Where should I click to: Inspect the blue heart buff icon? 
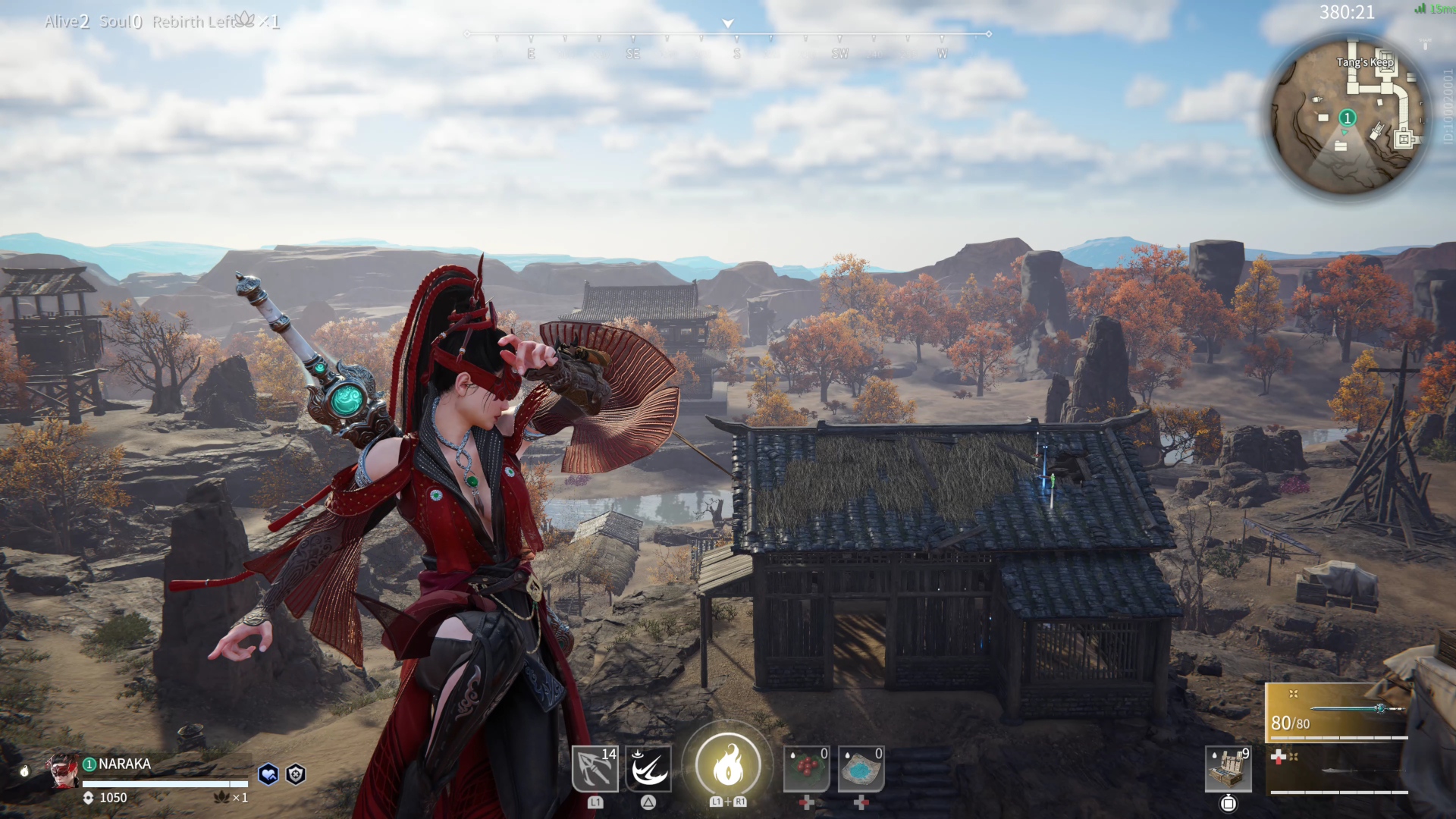(x=268, y=773)
